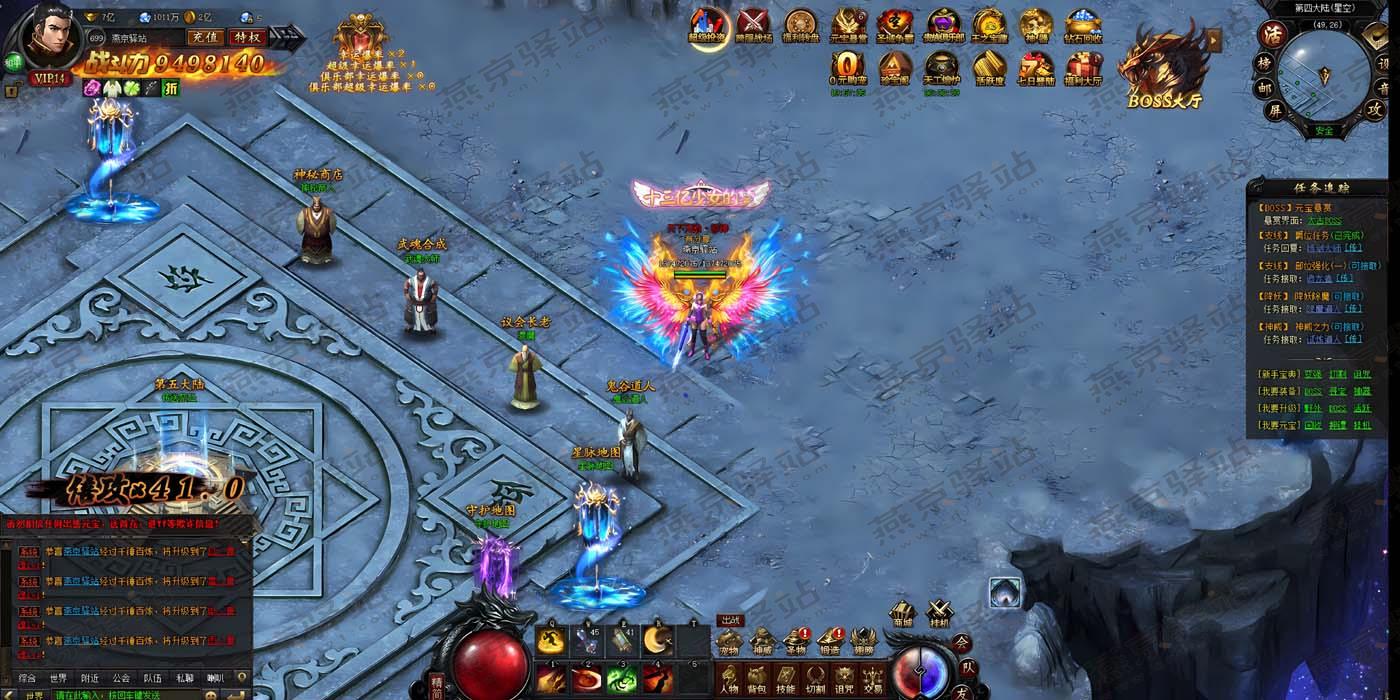
Task: Toggle 挂机 auto-battle crossed swords
Action: tap(938, 612)
